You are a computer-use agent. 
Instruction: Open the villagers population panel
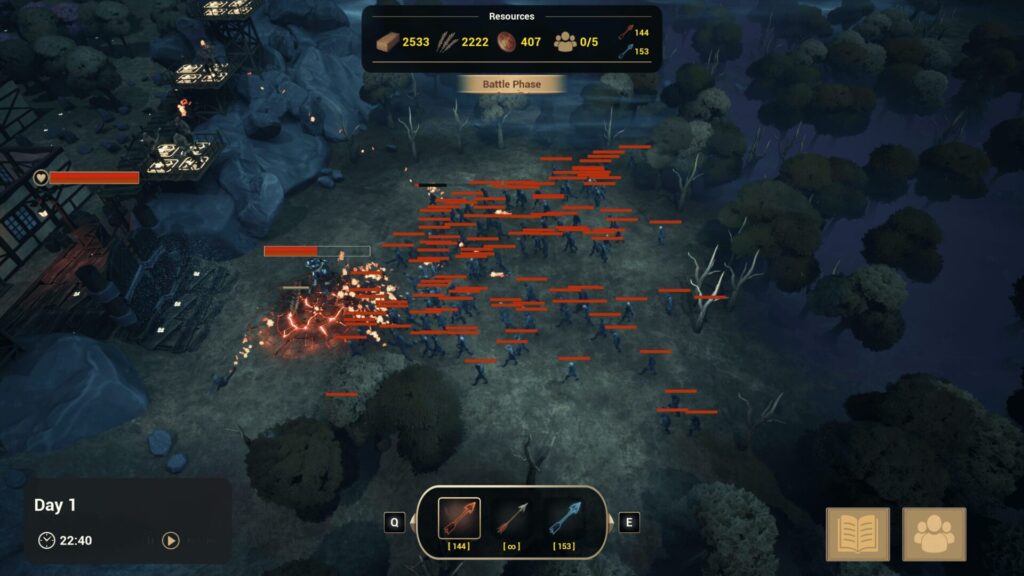934,534
